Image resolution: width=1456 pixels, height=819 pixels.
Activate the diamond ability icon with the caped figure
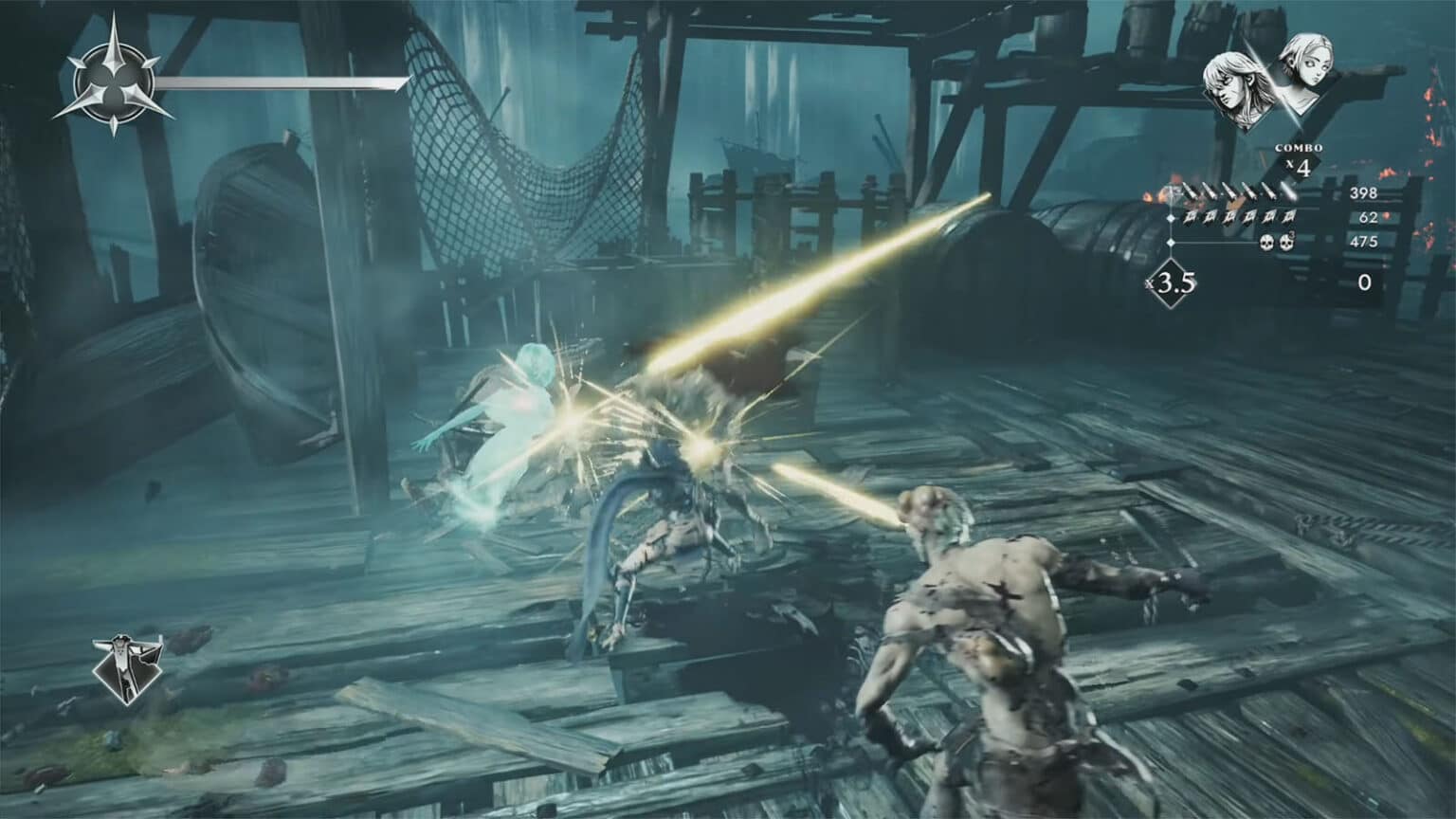pos(127,667)
